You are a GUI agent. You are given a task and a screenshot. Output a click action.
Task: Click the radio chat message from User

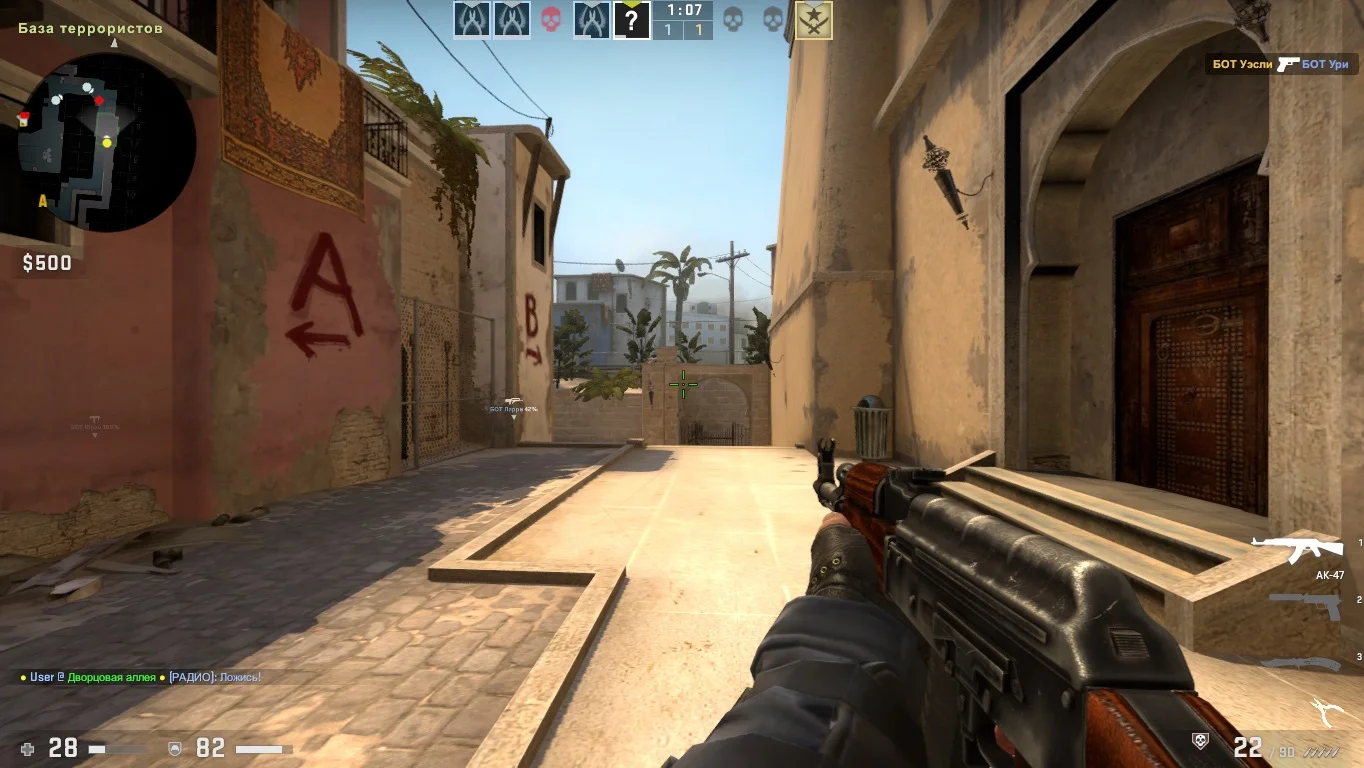[x=140, y=677]
